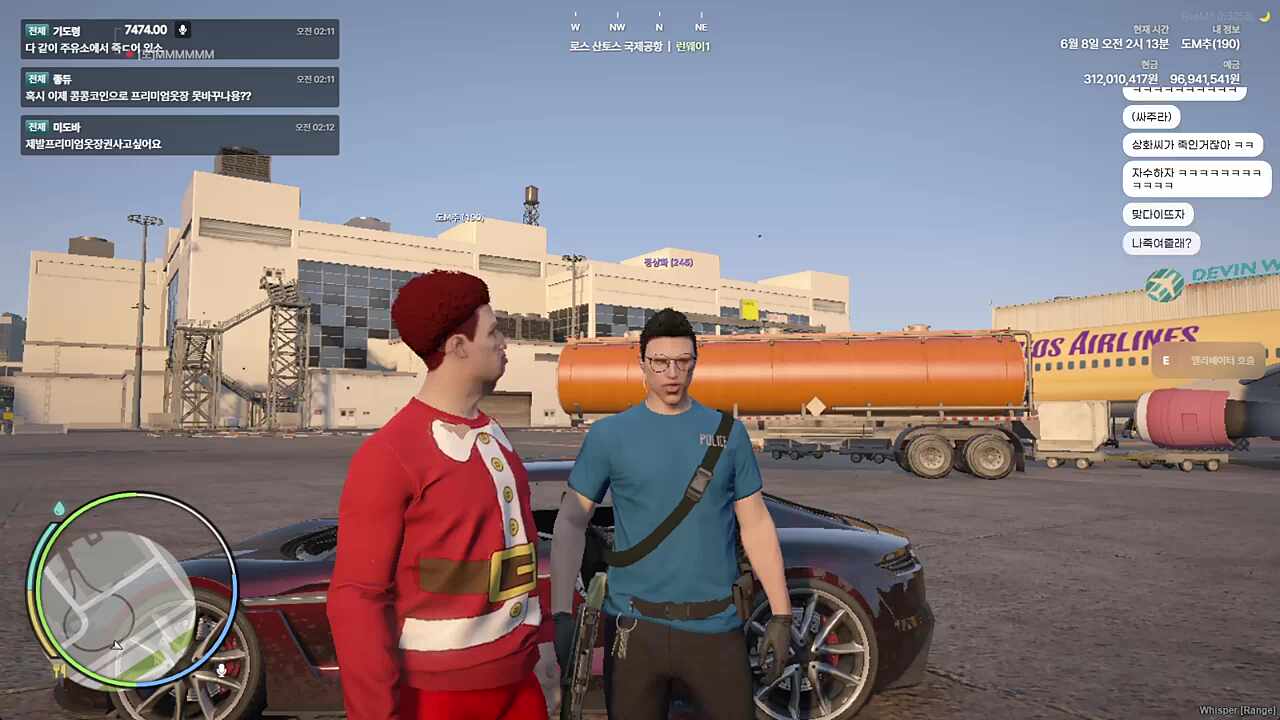
Task: Toggle the microphone icon beside 7474.00
Action: [182, 30]
